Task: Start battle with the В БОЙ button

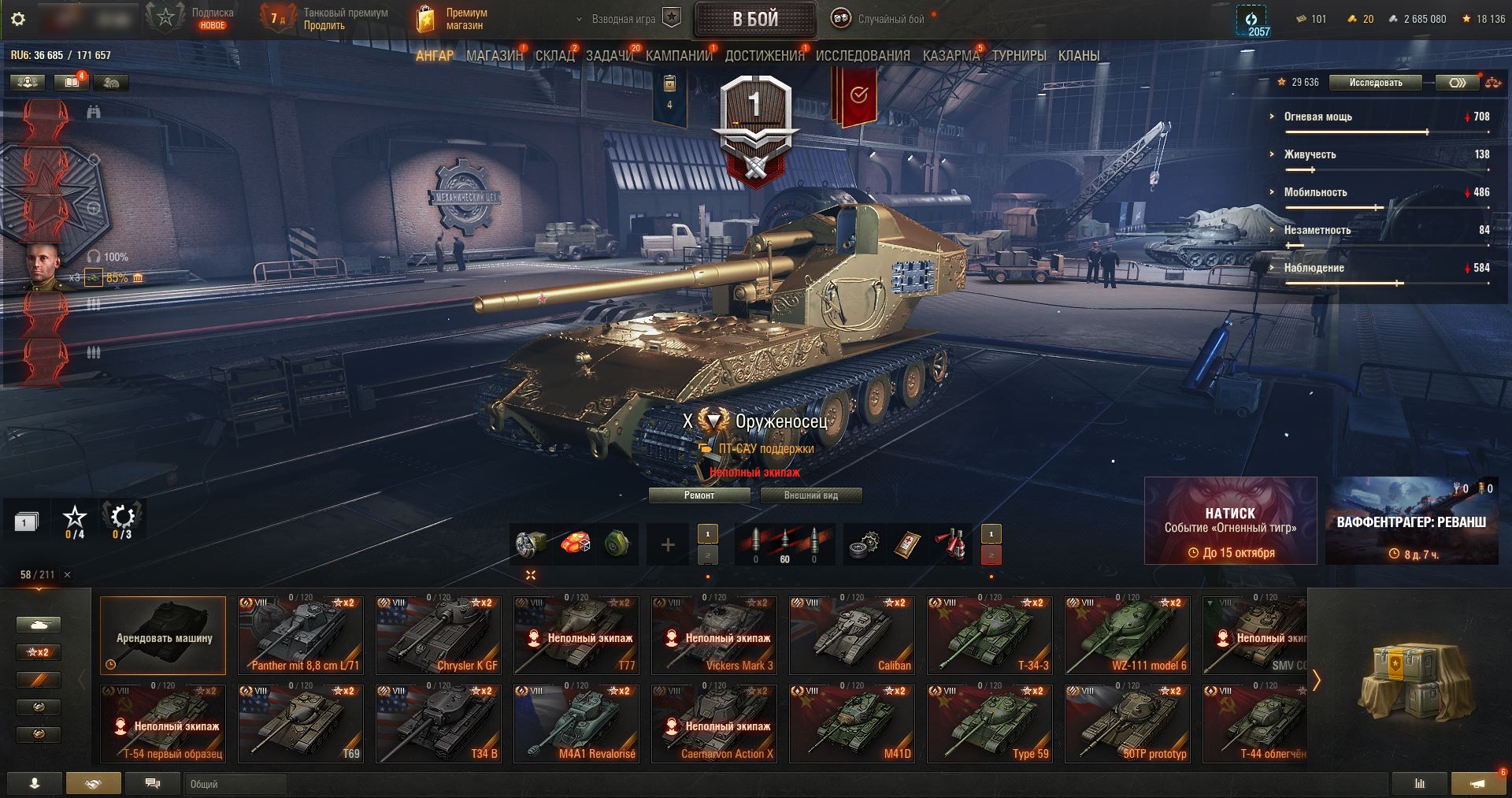Action: coord(754,19)
